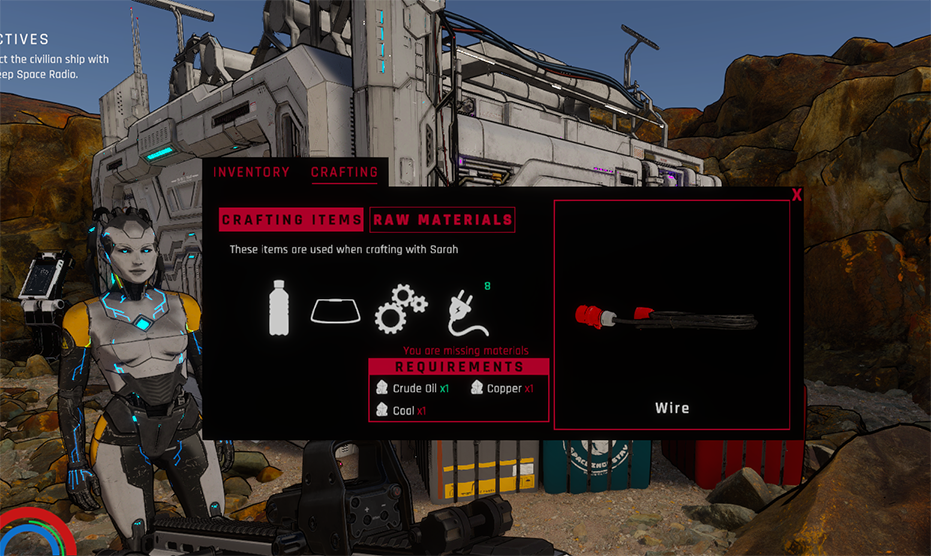Select the windshield glass crafting item
Viewport: 931px width, 556px height.
pos(335,312)
